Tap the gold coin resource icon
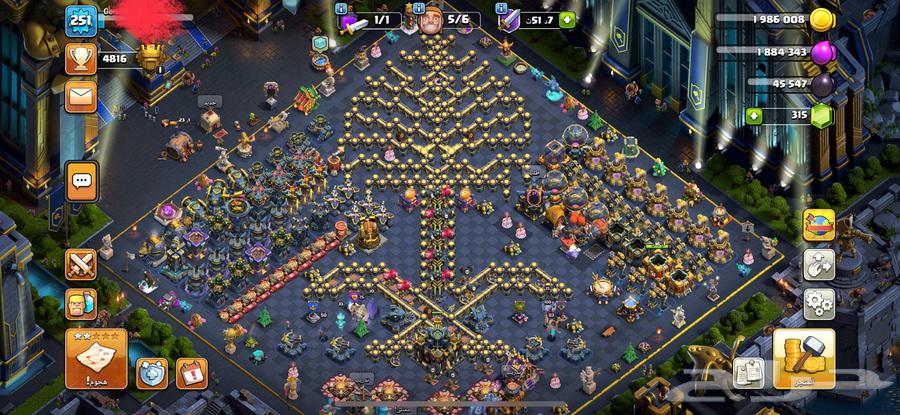The image size is (900, 415). (822, 20)
